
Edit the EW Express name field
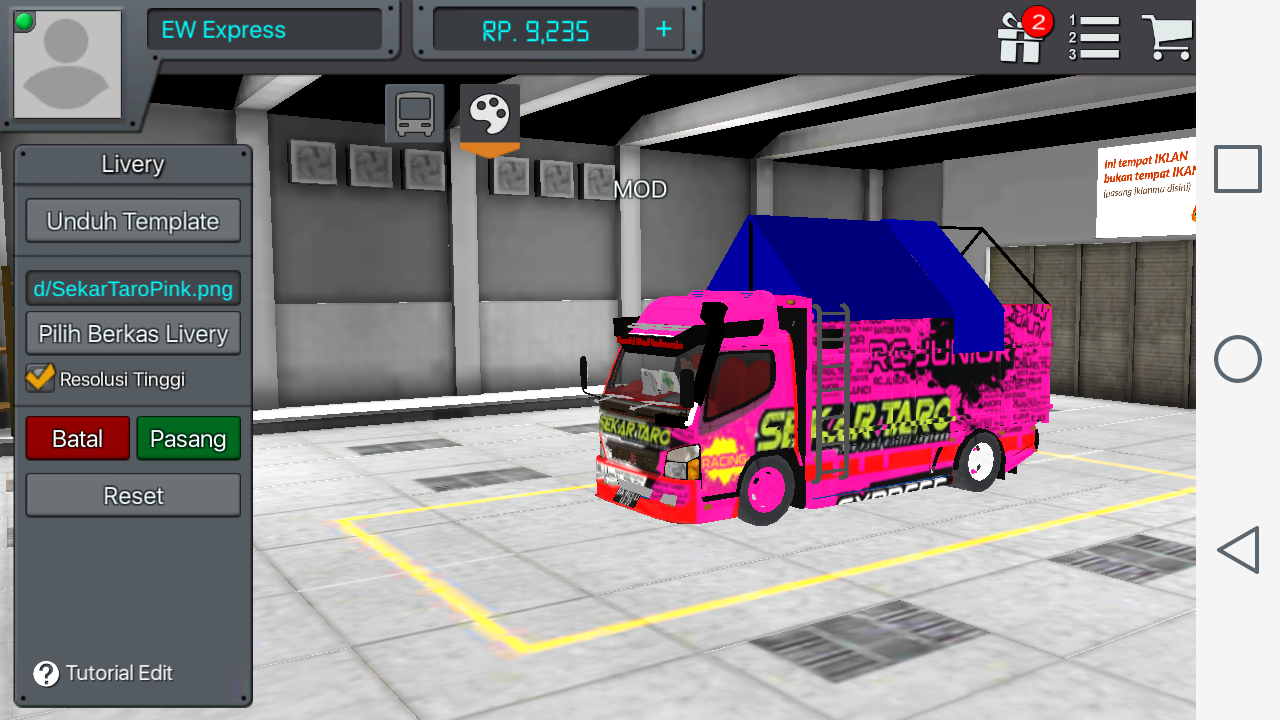tap(264, 29)
